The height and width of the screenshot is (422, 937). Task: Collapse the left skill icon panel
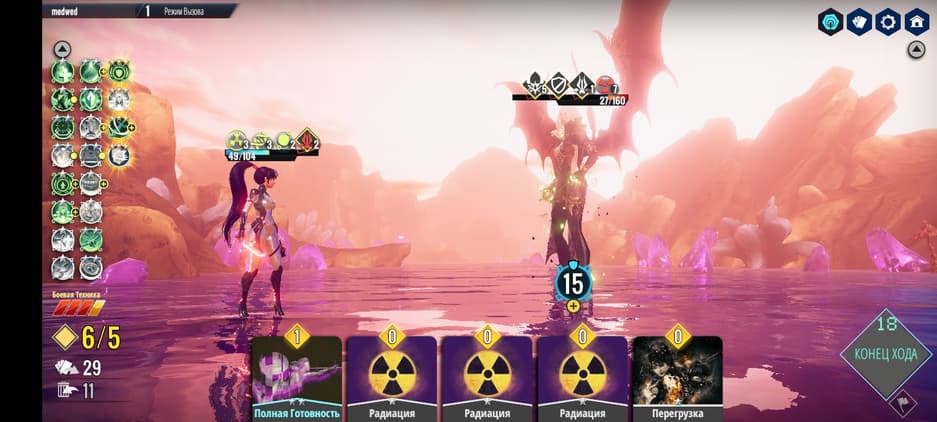pos(62,49)
